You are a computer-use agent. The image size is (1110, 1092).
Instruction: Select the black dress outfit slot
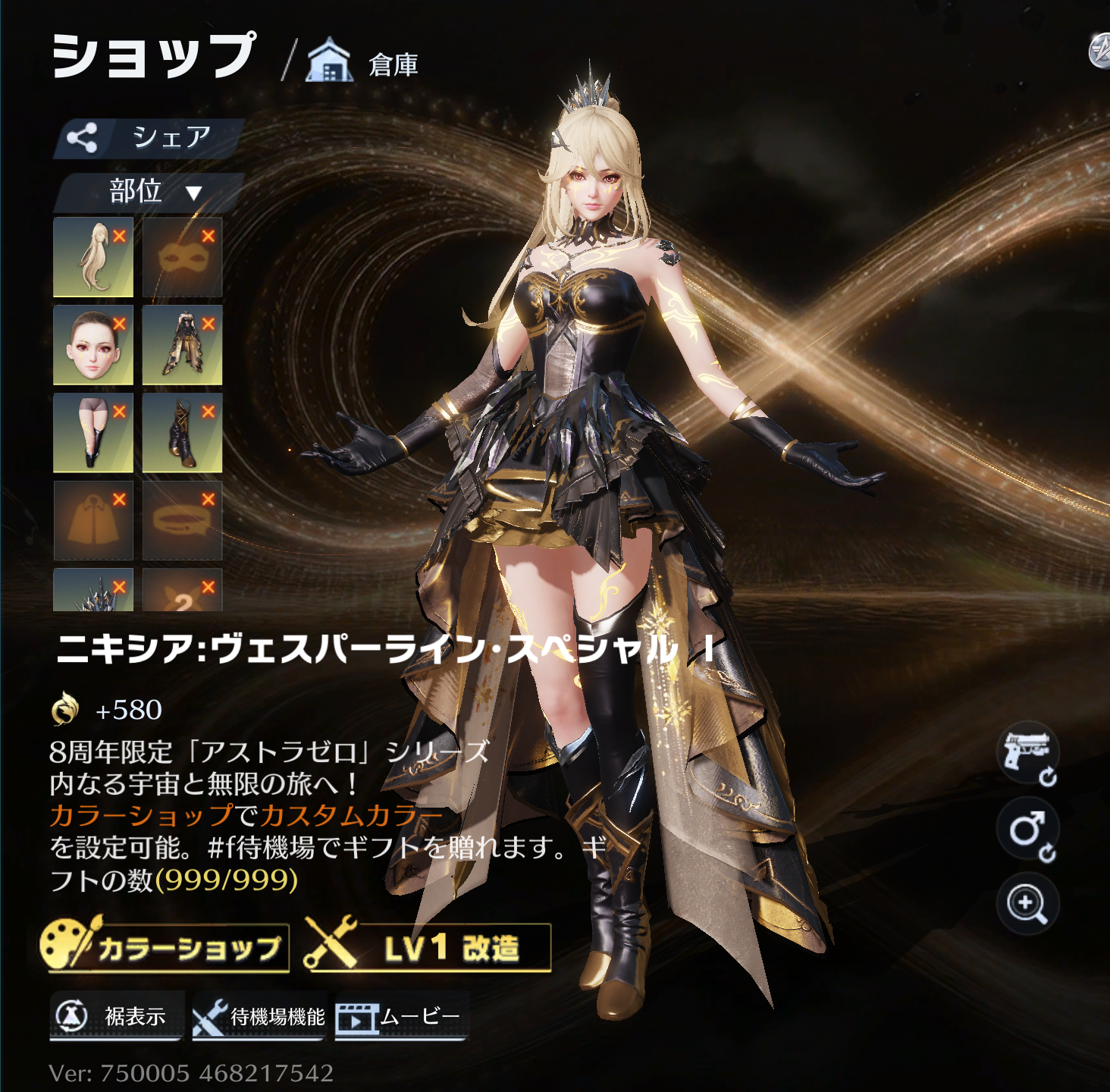pos(182,345)
